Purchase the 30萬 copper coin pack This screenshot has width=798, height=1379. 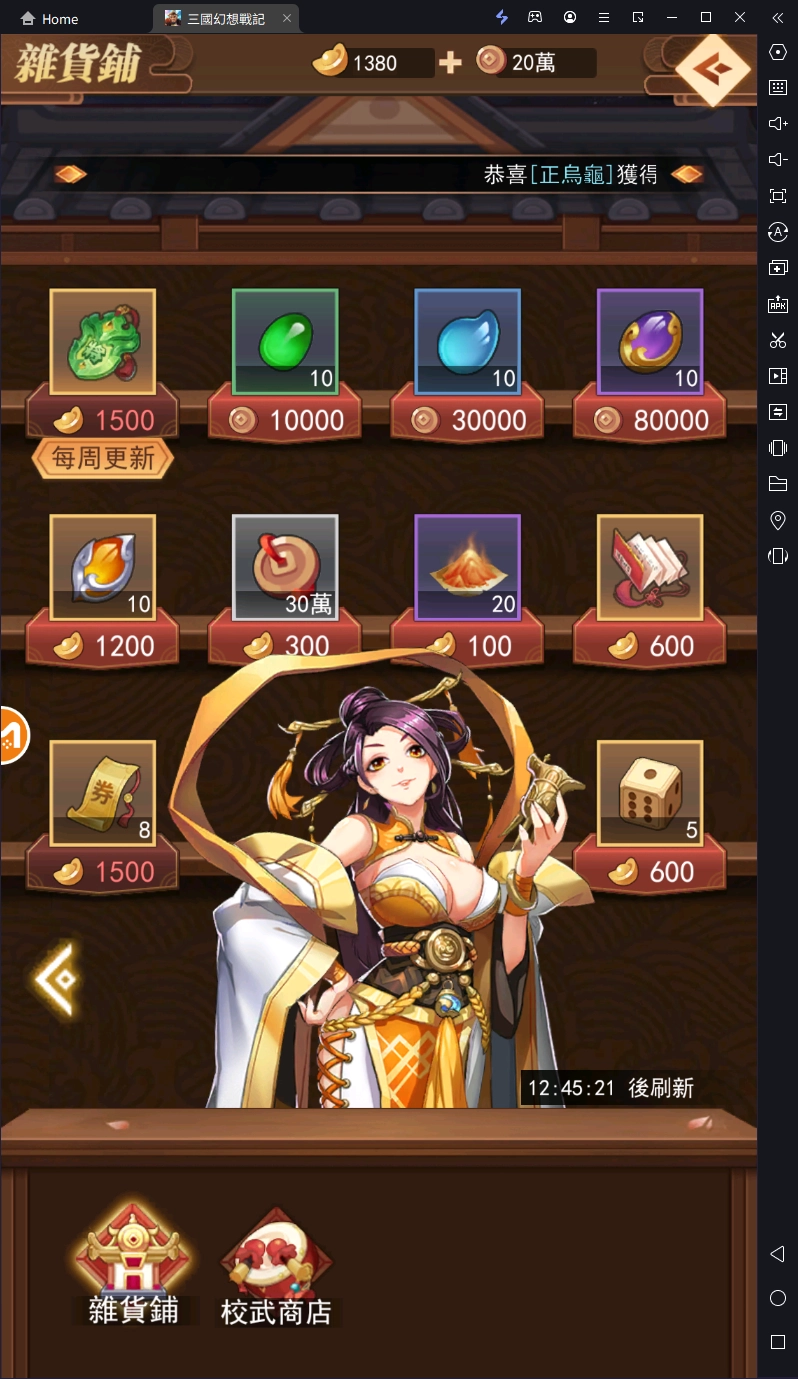tap(285, 567)
